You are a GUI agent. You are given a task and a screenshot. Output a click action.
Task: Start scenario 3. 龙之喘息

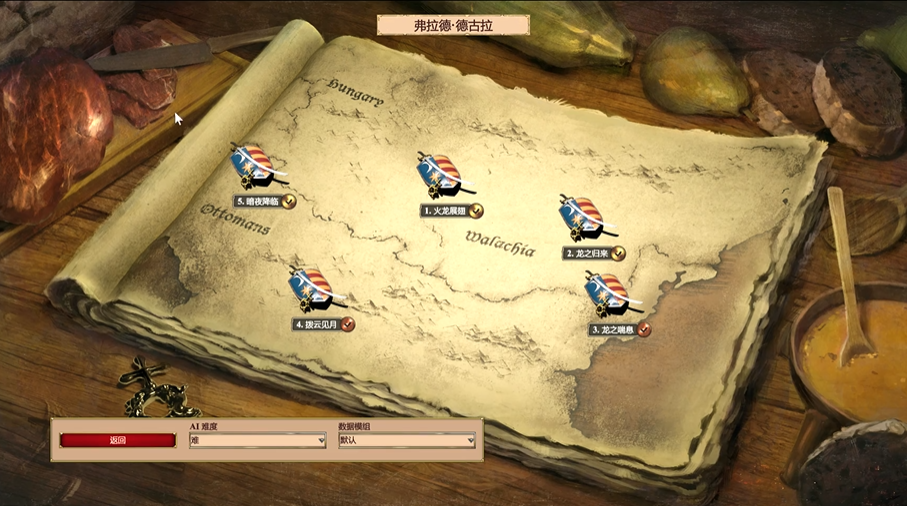608,294
